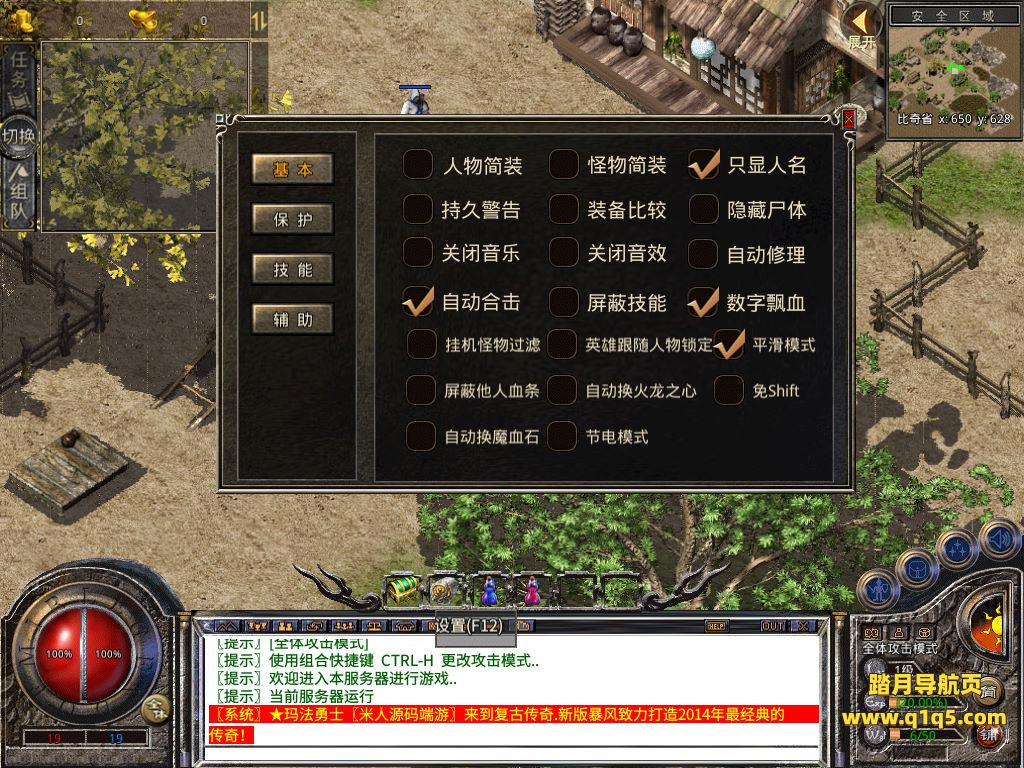Click the minimap in the corner
The width and height of the screenshot is (1024, 768).
coord(950,68)
